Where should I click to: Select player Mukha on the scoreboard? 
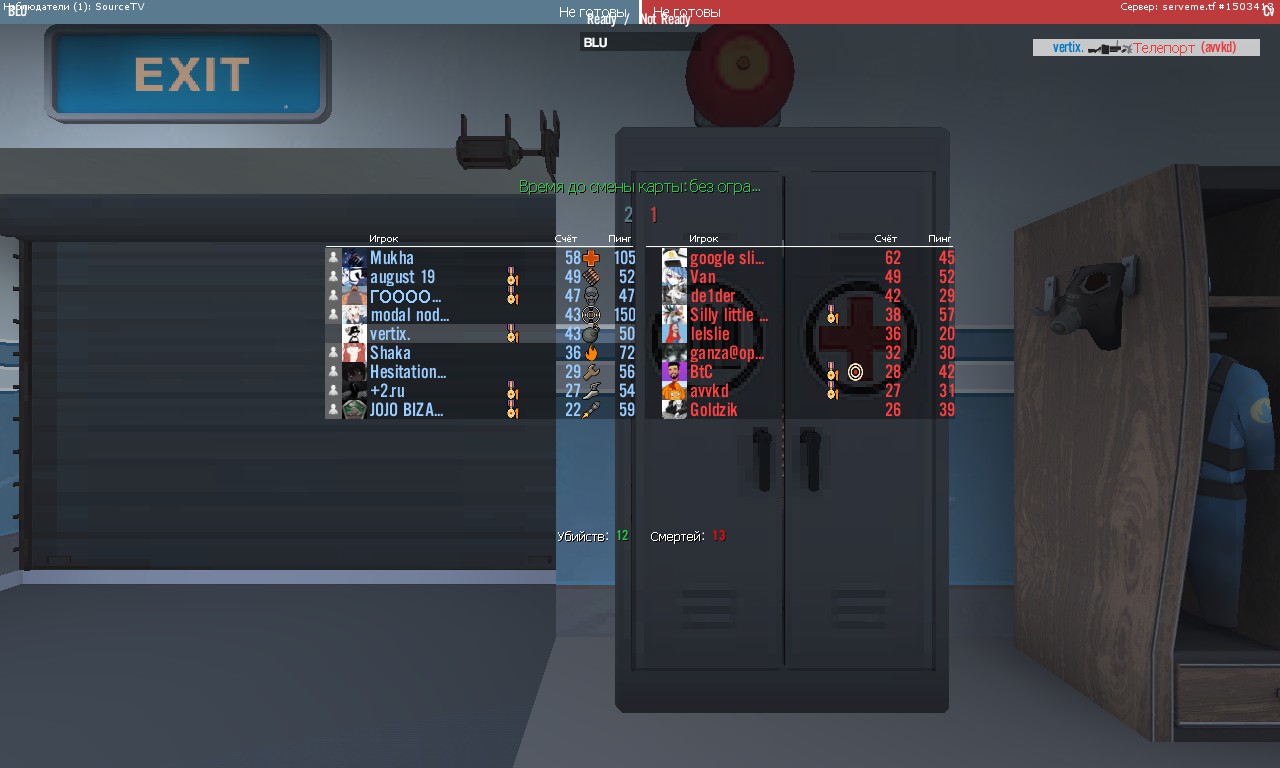click(x=392, y=258)
